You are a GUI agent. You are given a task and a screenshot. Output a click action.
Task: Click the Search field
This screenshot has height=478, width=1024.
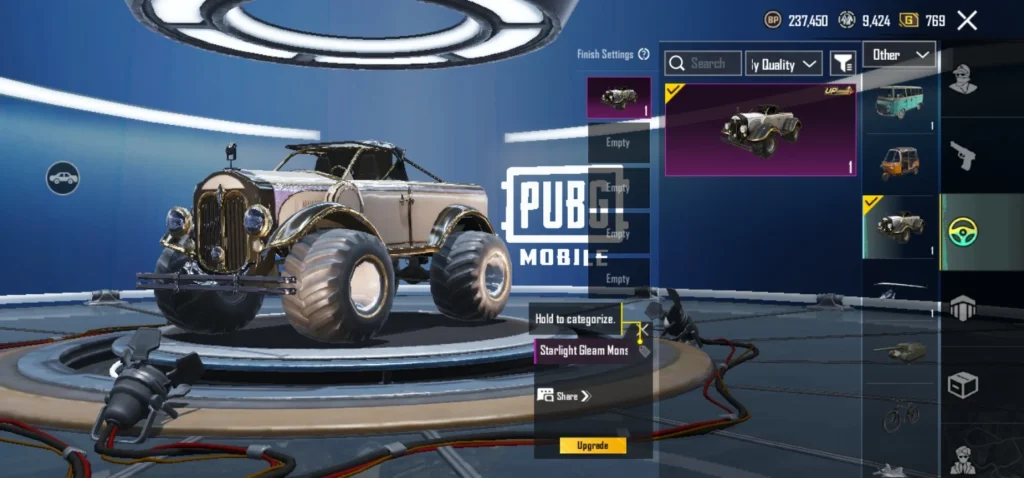coord(704,63)
